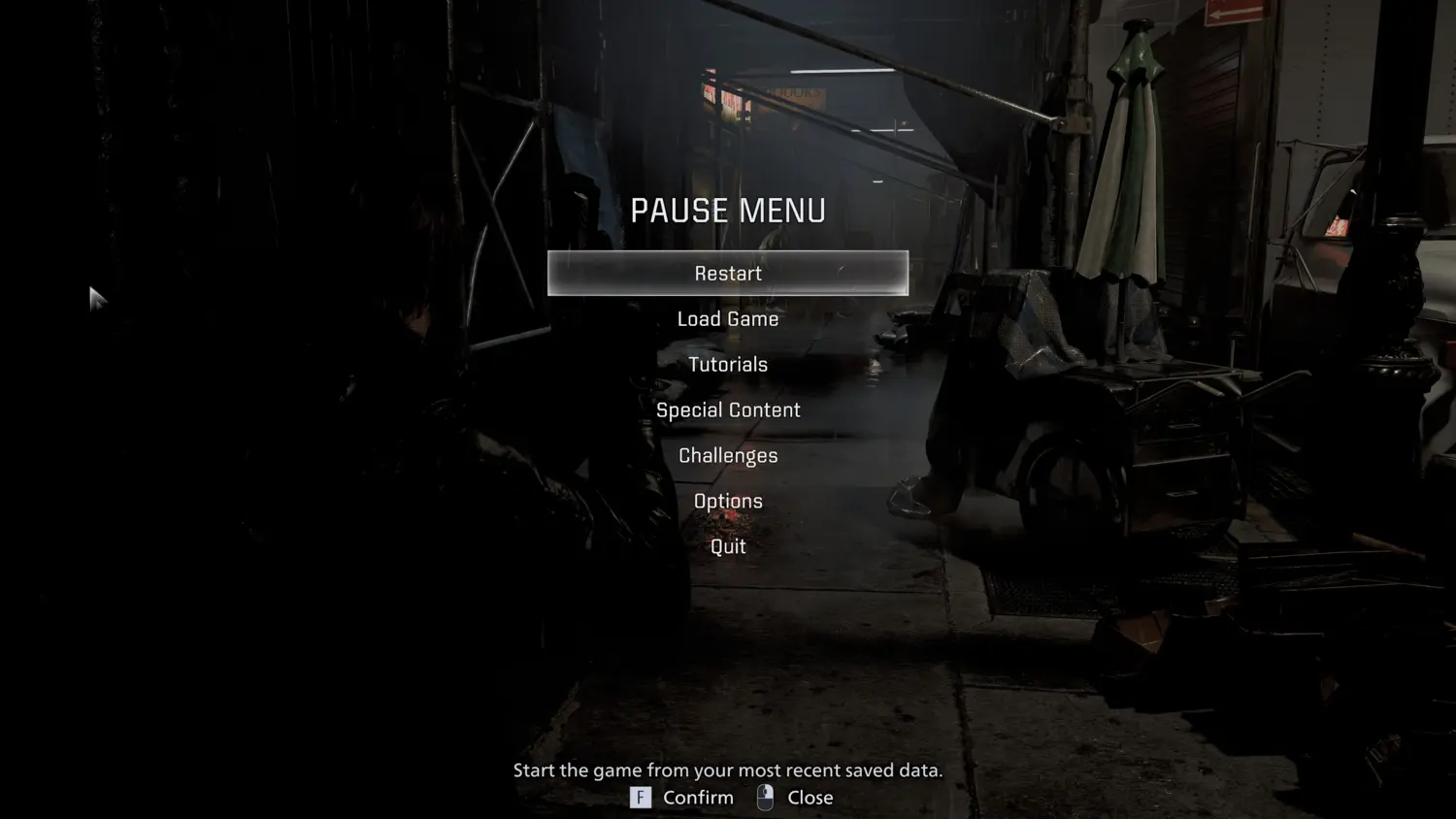Select Restart in the pause menu
1456x819 pixels.
[x=728, y=274]
